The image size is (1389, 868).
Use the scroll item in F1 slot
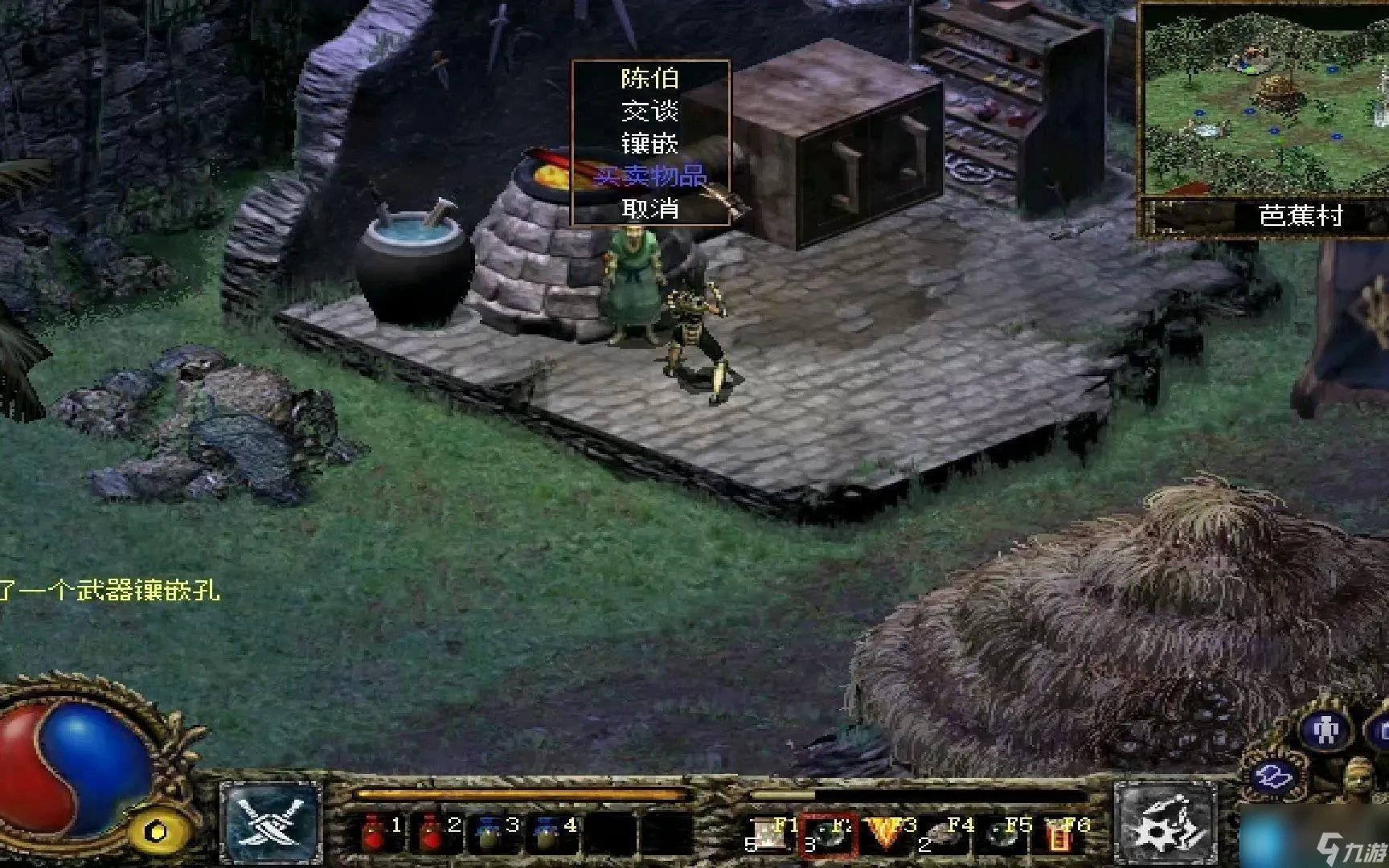[769, 834]
